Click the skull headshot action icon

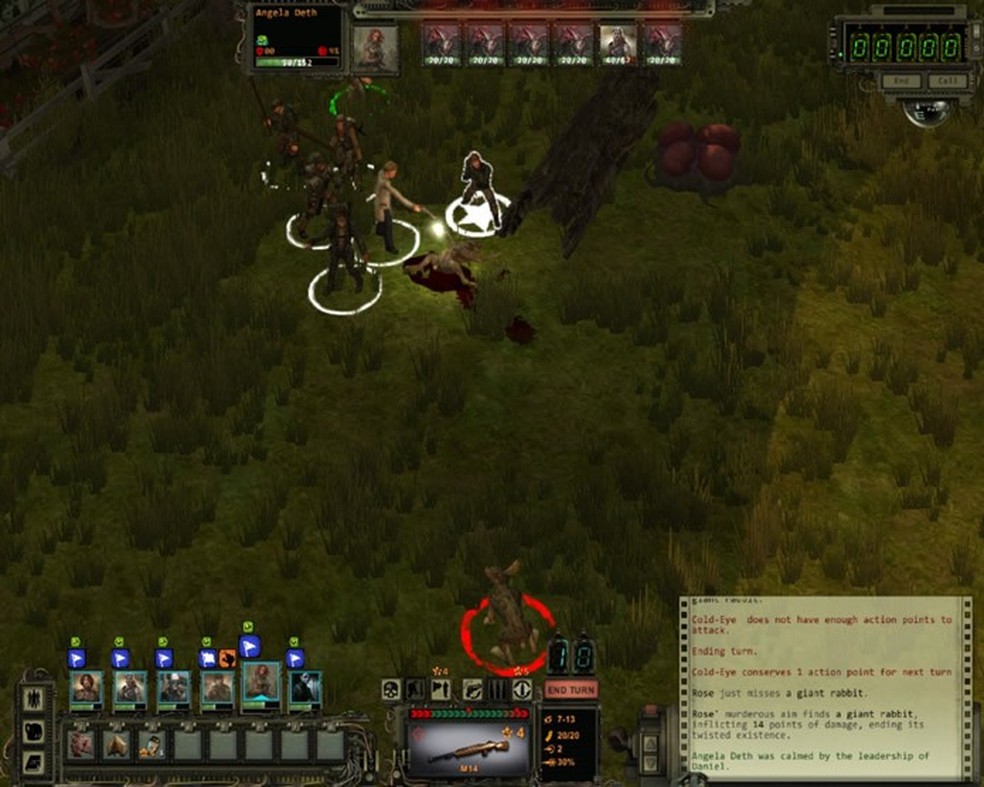(x=390, y=689)
